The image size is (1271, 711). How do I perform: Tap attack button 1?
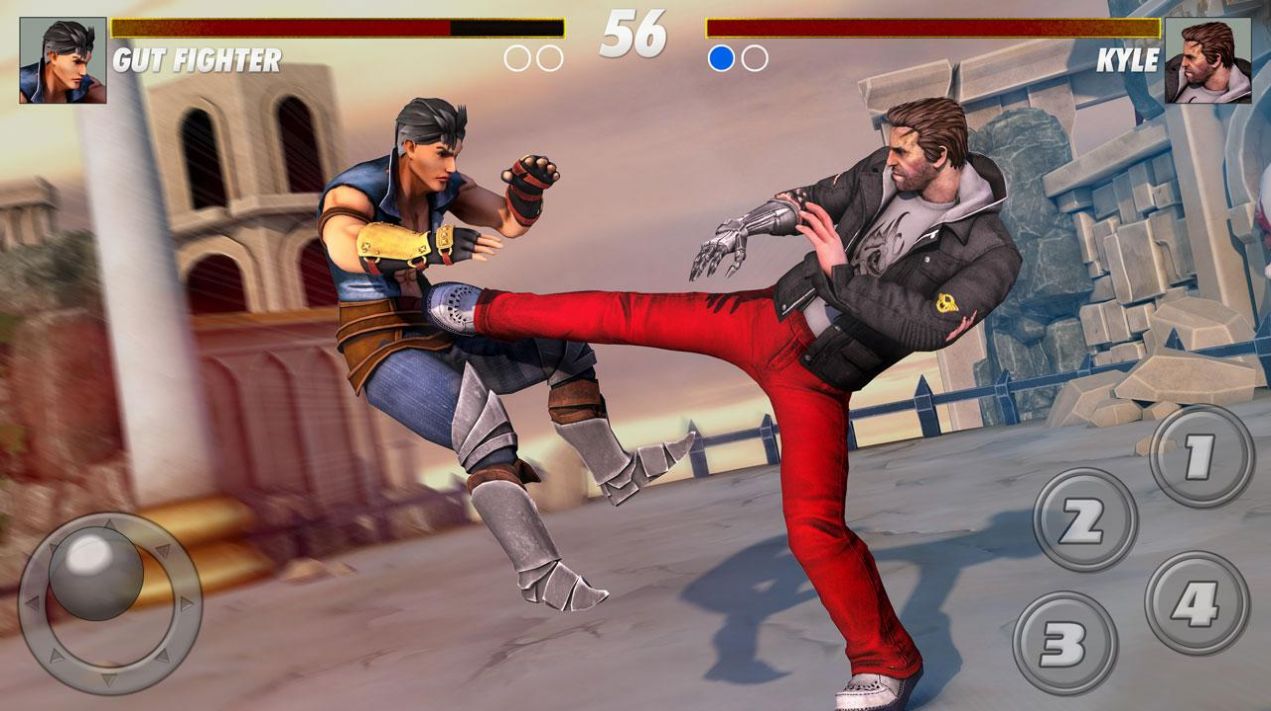click(x=1201, y=456)
